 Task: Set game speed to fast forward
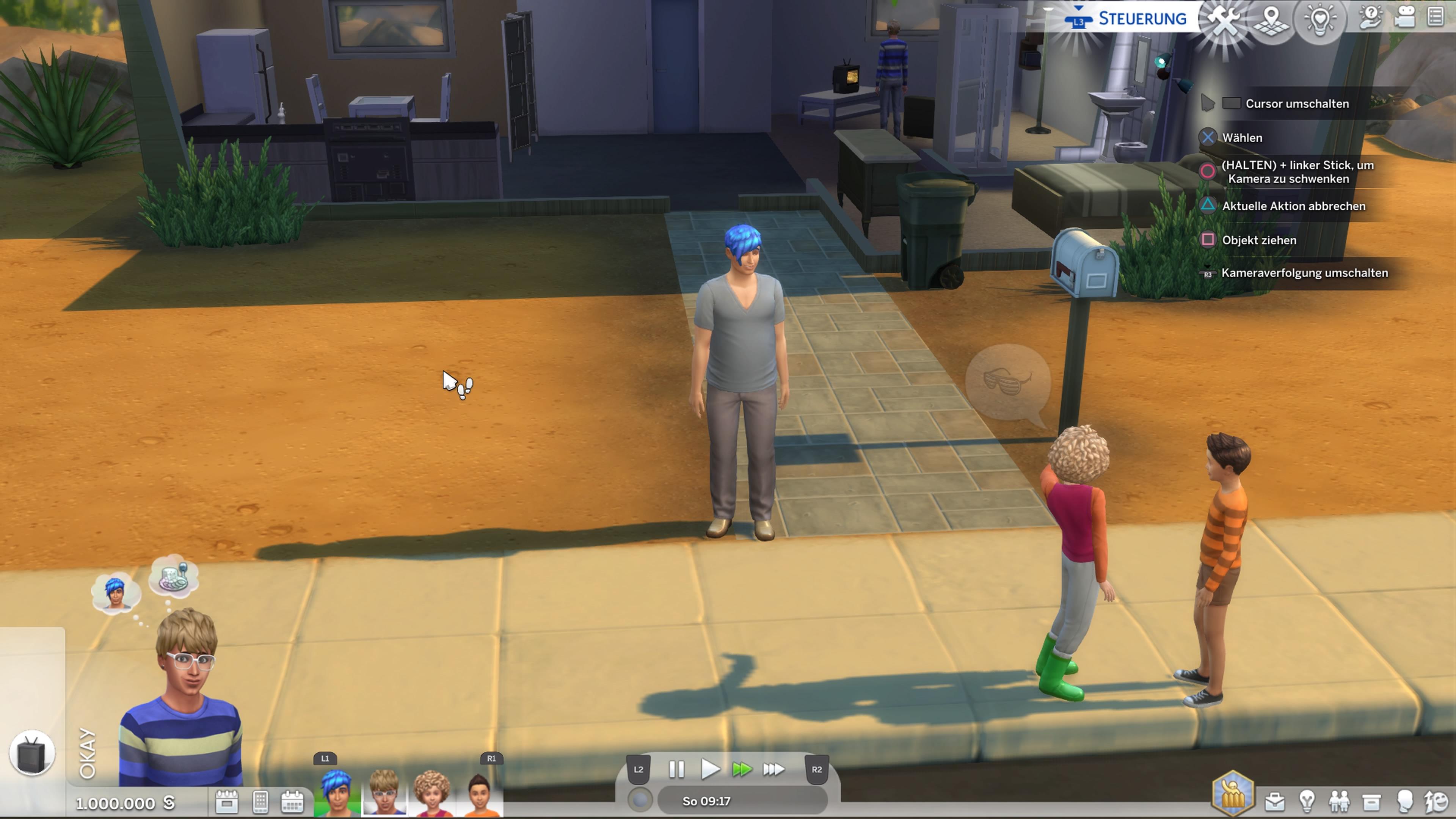[742, 769]
